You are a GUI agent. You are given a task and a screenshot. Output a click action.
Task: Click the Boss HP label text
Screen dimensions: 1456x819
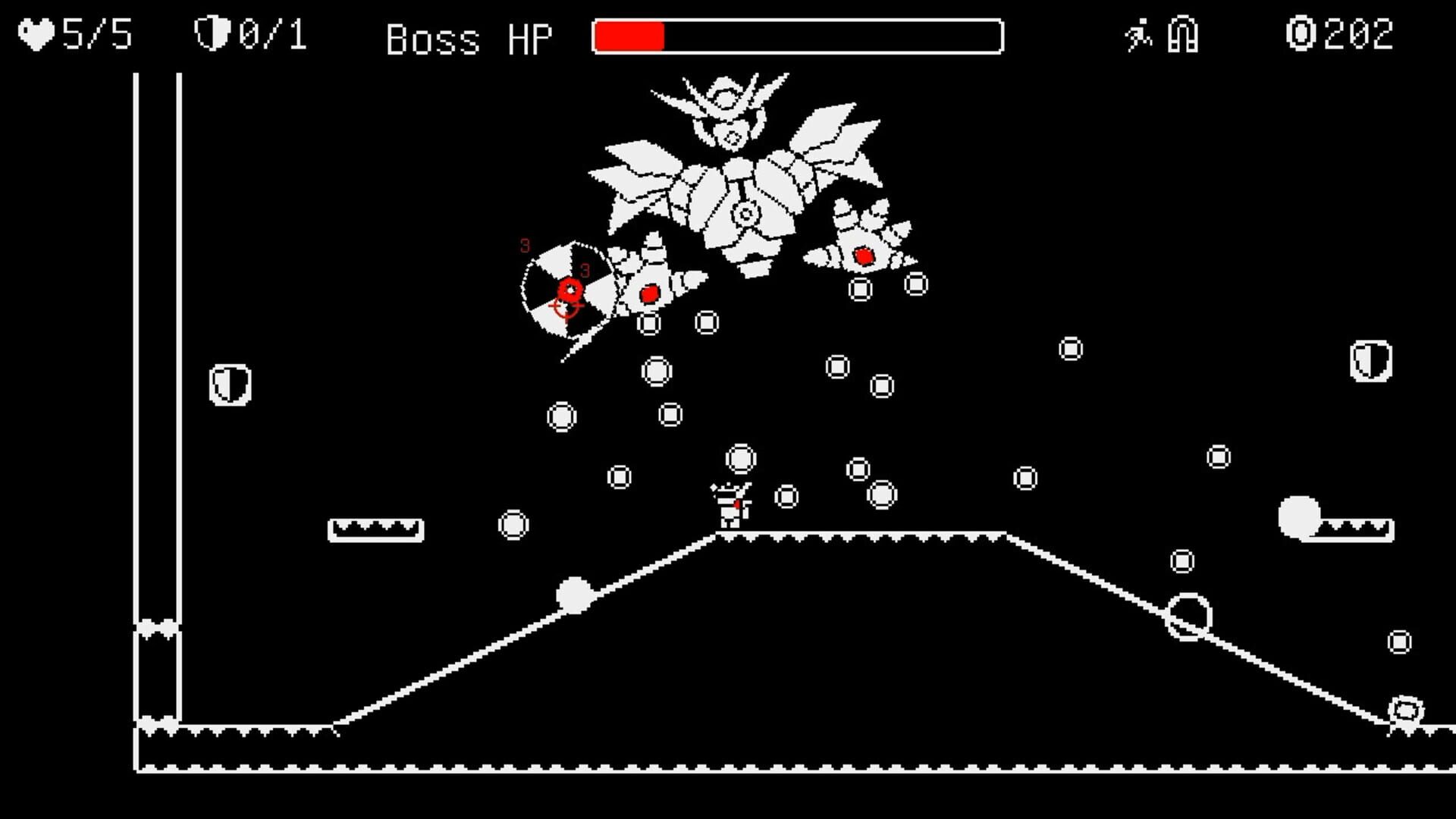(x=469, y=36)
